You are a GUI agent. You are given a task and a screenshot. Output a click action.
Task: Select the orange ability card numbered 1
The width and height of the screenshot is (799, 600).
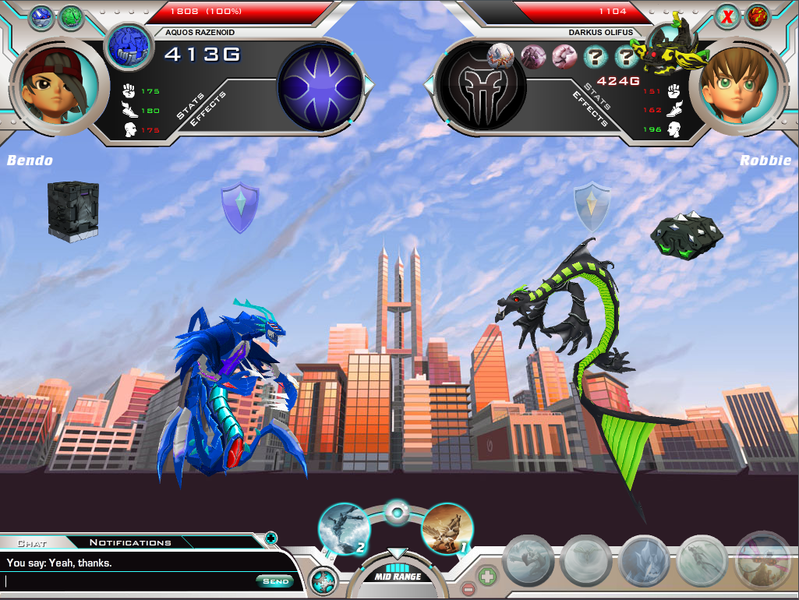pyautogui.click(x=447, y=529)
